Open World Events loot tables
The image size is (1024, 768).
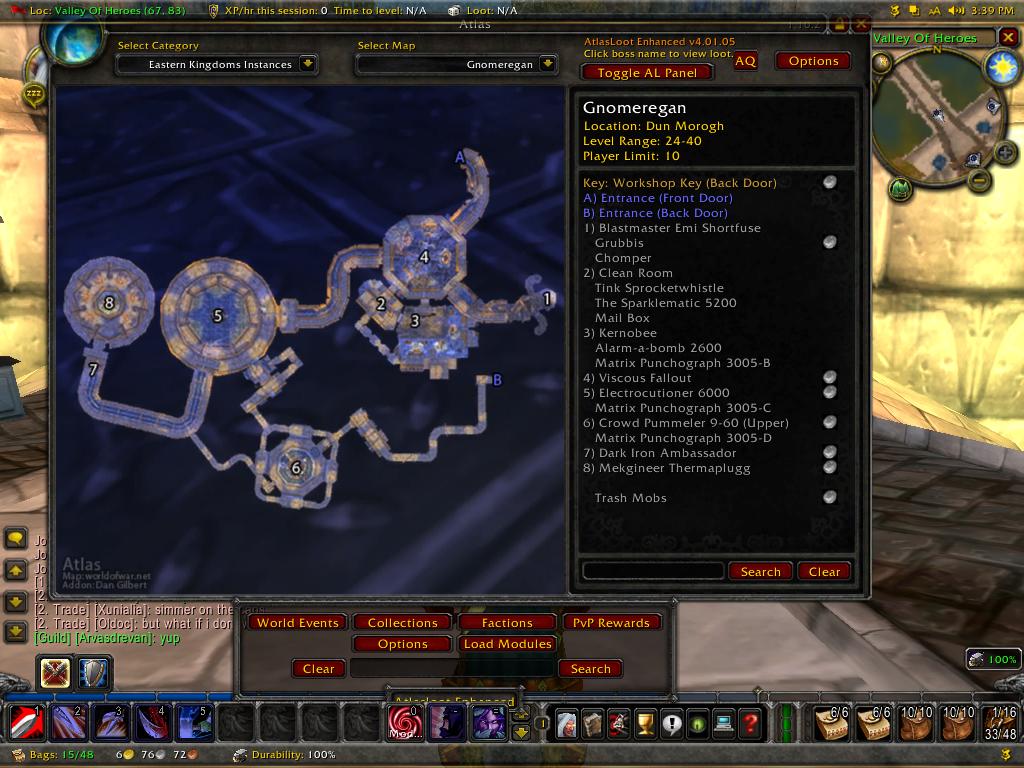click(297, 622)
